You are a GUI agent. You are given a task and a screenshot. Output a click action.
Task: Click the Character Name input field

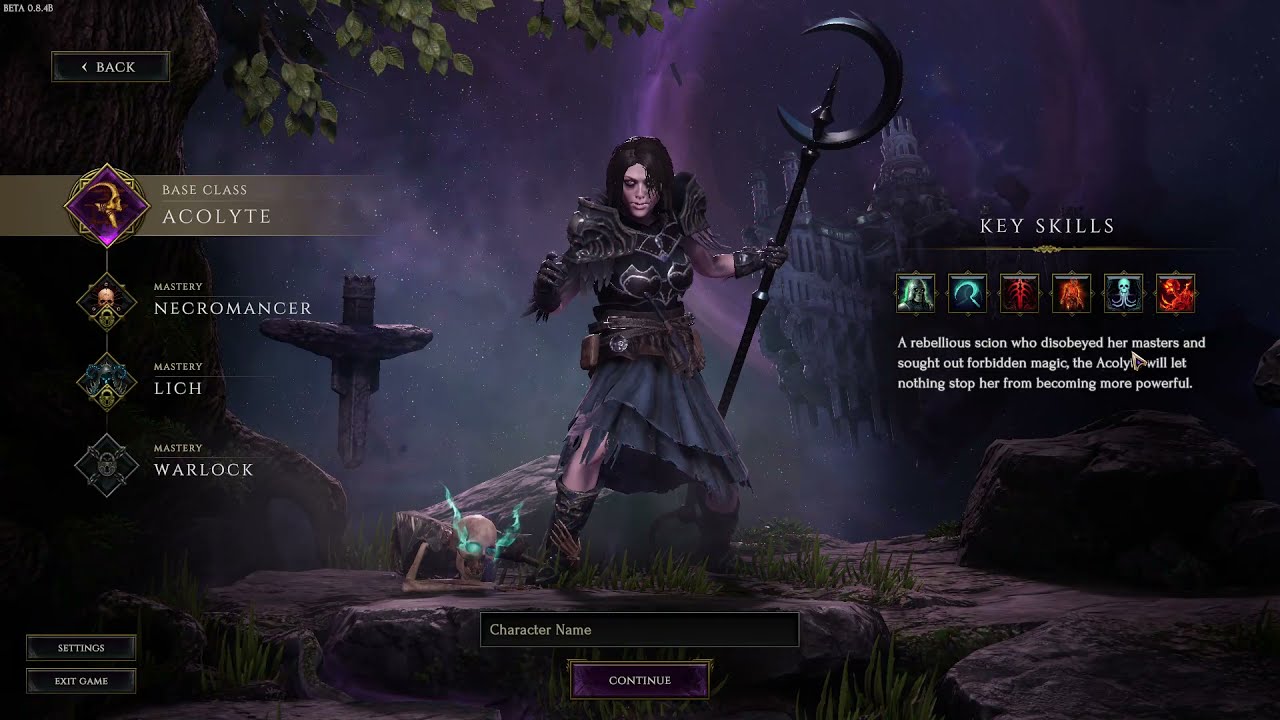[640, 630]
